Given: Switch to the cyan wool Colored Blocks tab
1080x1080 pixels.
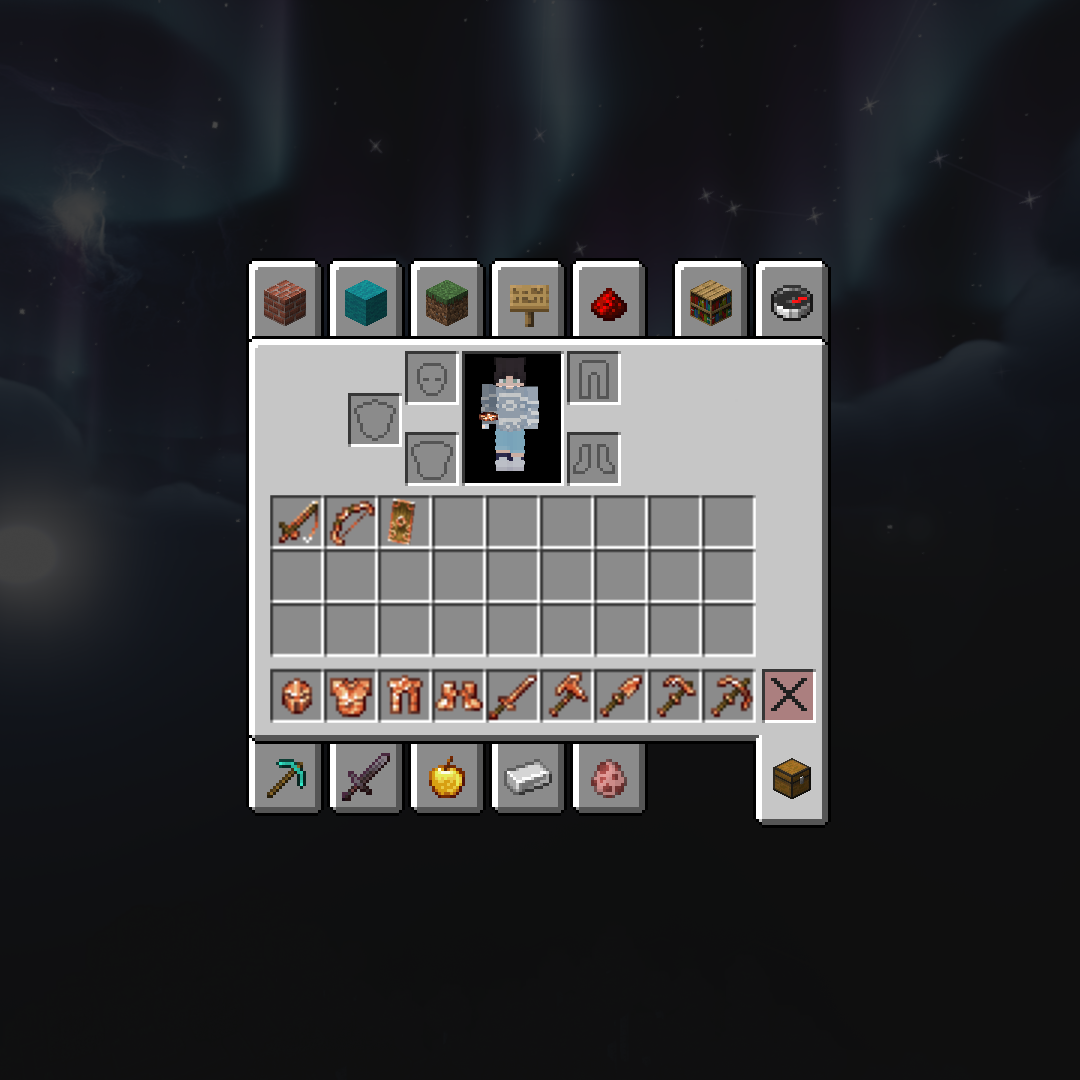Looking at the screenshot, I should (366, 302).
